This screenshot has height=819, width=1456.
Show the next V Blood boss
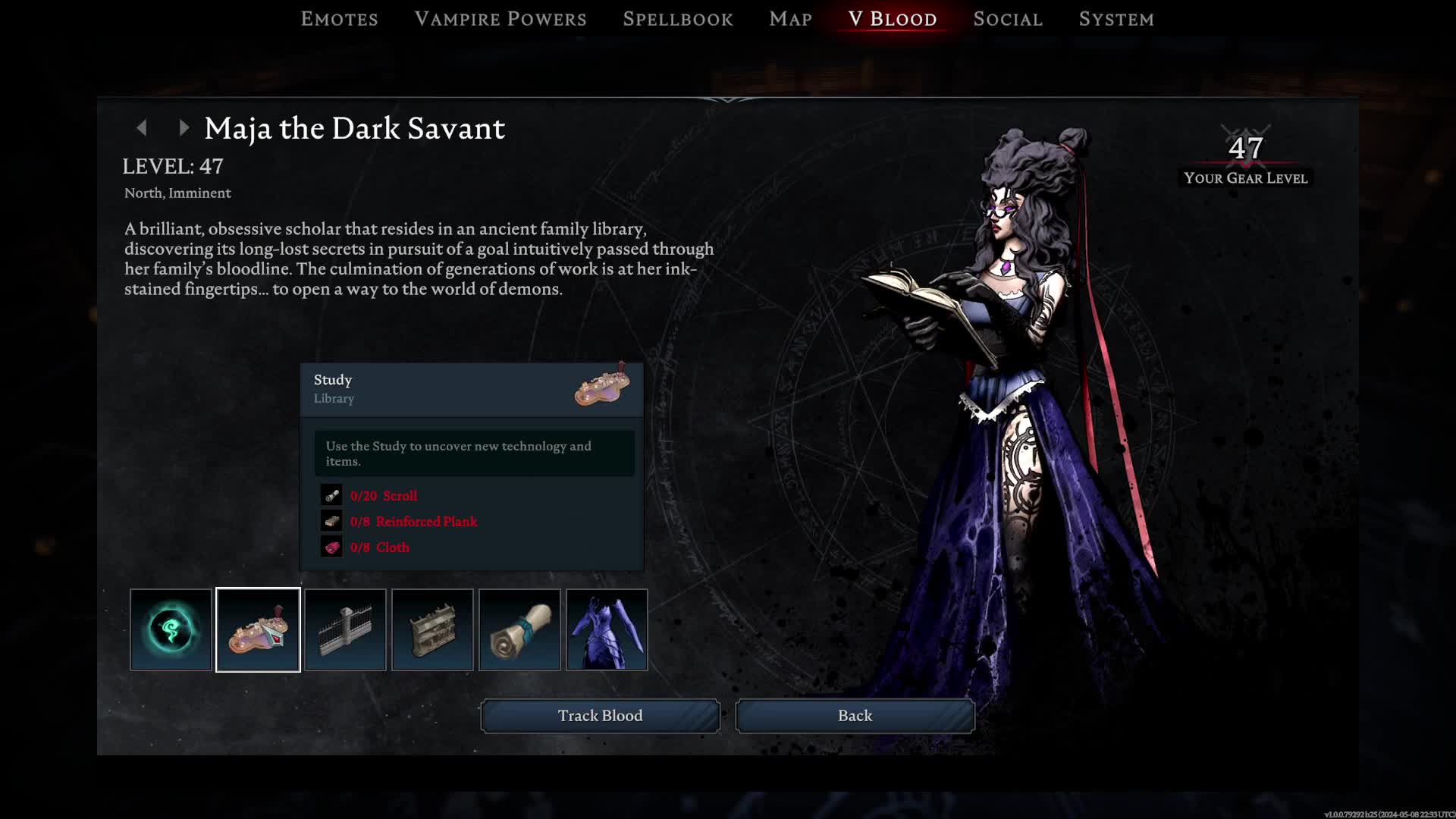pos(184,128)
